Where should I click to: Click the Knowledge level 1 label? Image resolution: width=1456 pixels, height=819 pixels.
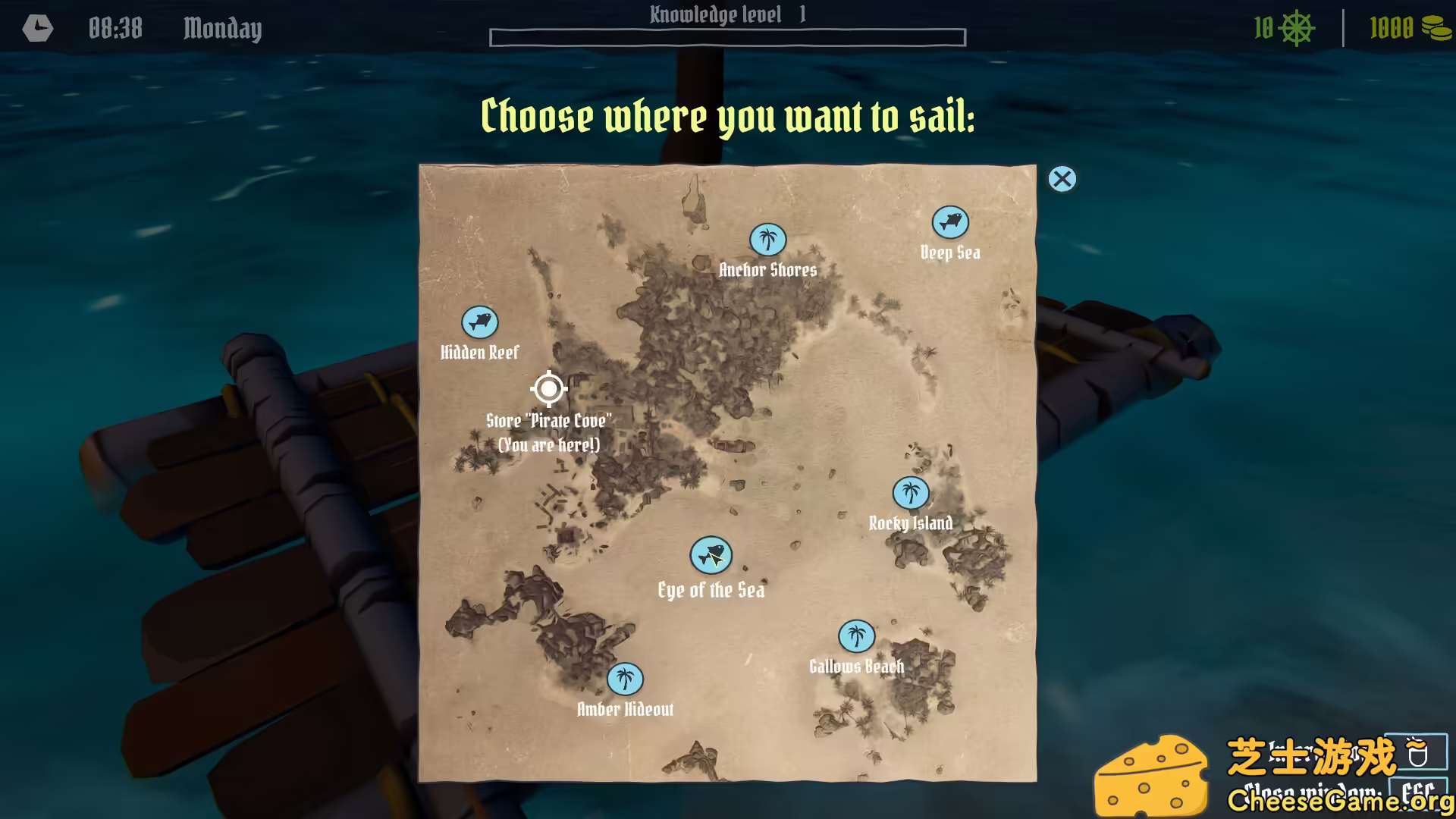click(726, 14)
